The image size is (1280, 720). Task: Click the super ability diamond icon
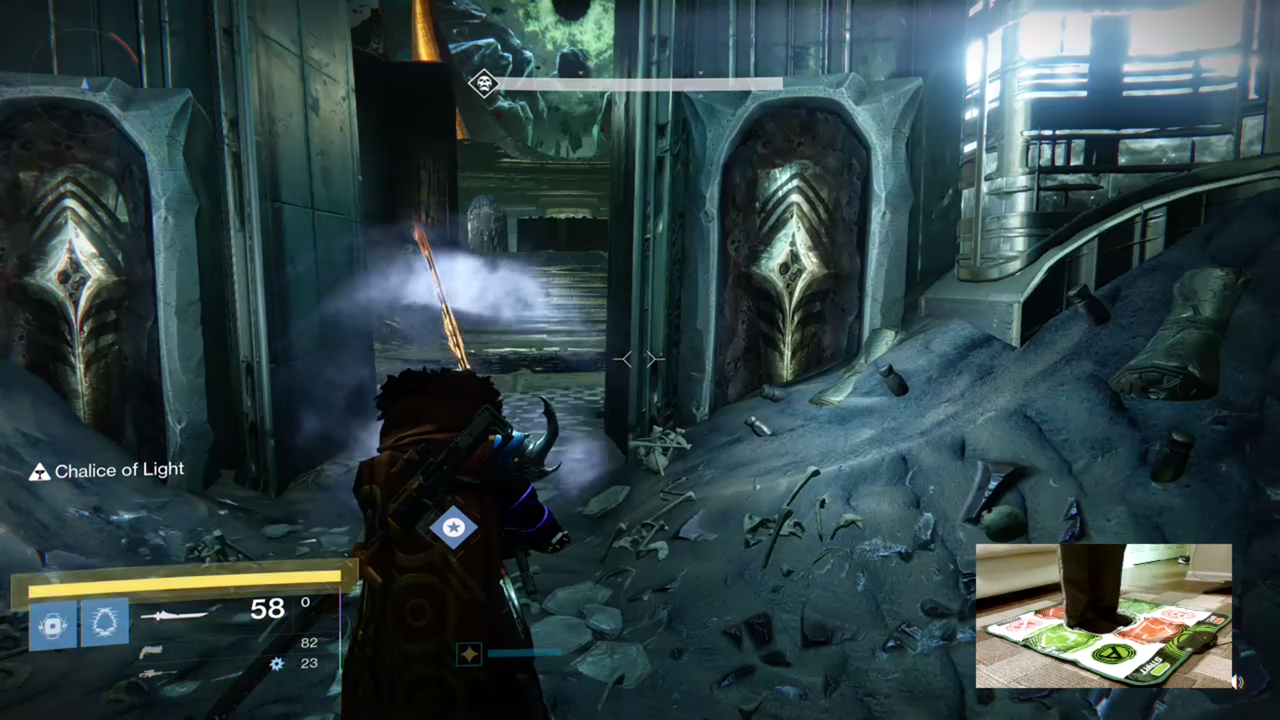pyautogui.click(x=469, y=654)
